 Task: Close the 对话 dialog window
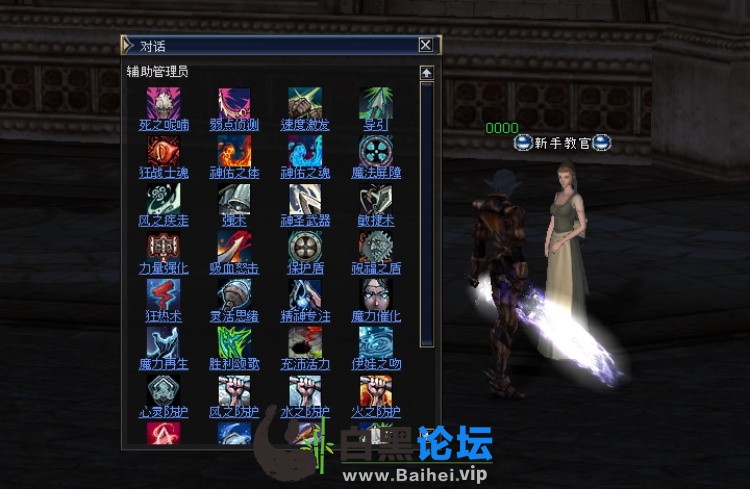point(426,45)
